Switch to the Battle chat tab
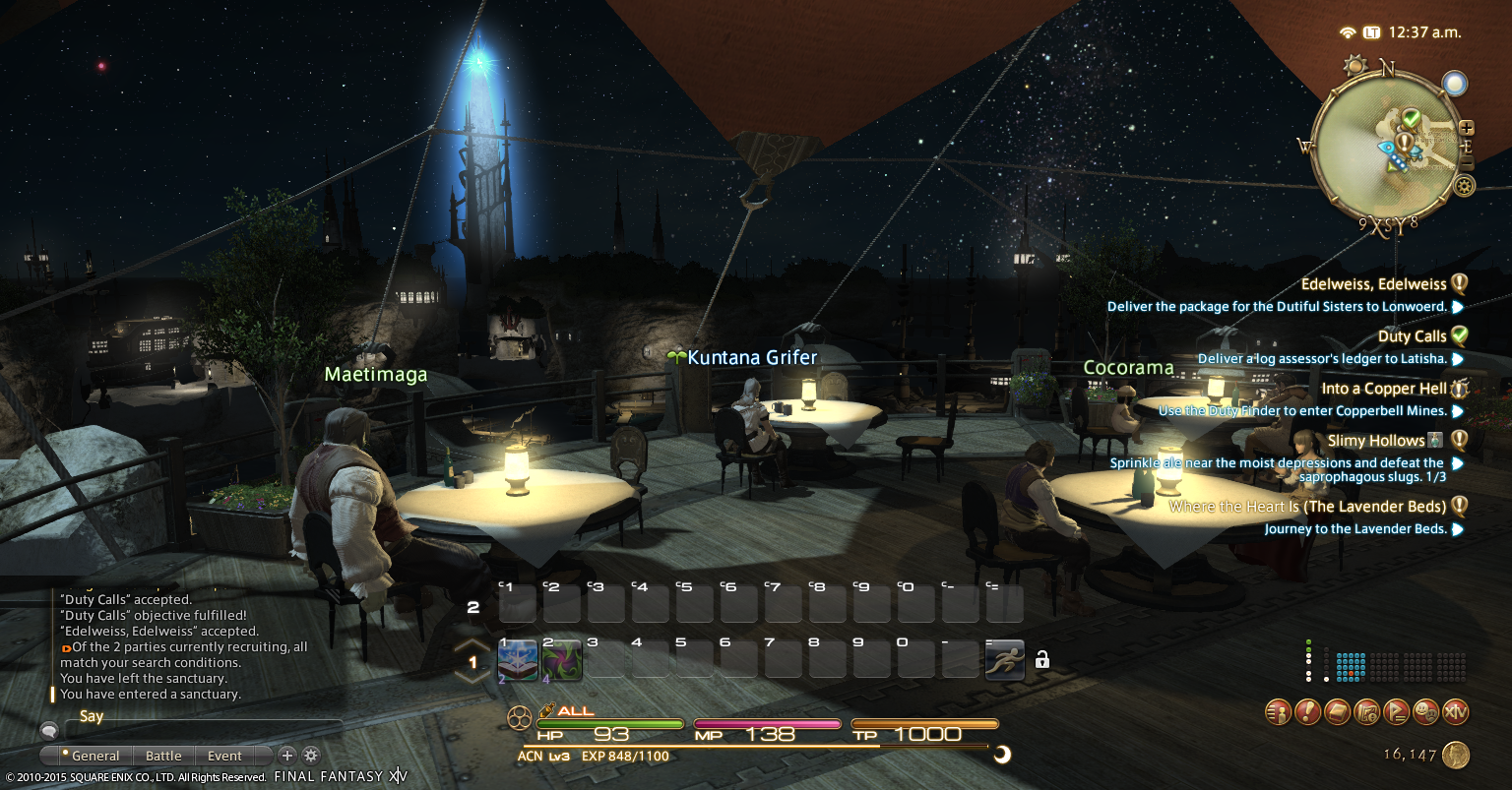Image resolution: width=1512 pixels, height=790 pixels. [x=163, y=756]
